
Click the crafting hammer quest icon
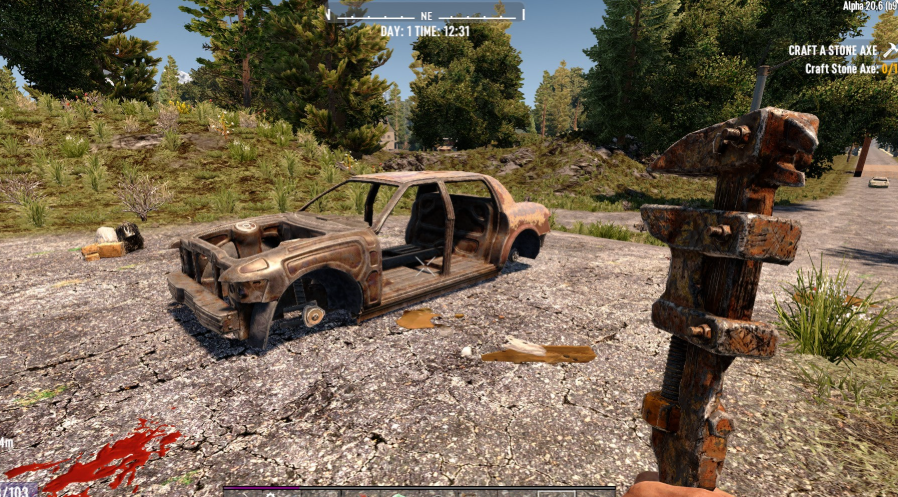point(889,49)
